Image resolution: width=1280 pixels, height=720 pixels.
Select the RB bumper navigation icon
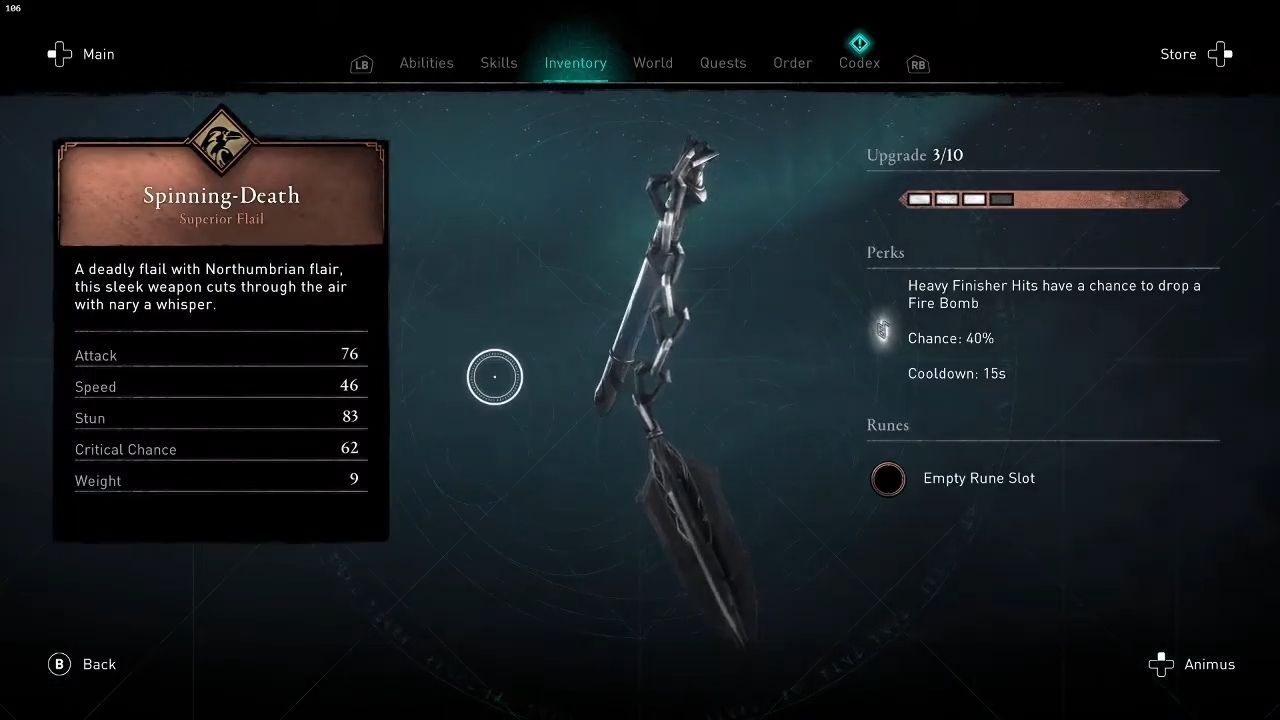click(x=917, y=64)
